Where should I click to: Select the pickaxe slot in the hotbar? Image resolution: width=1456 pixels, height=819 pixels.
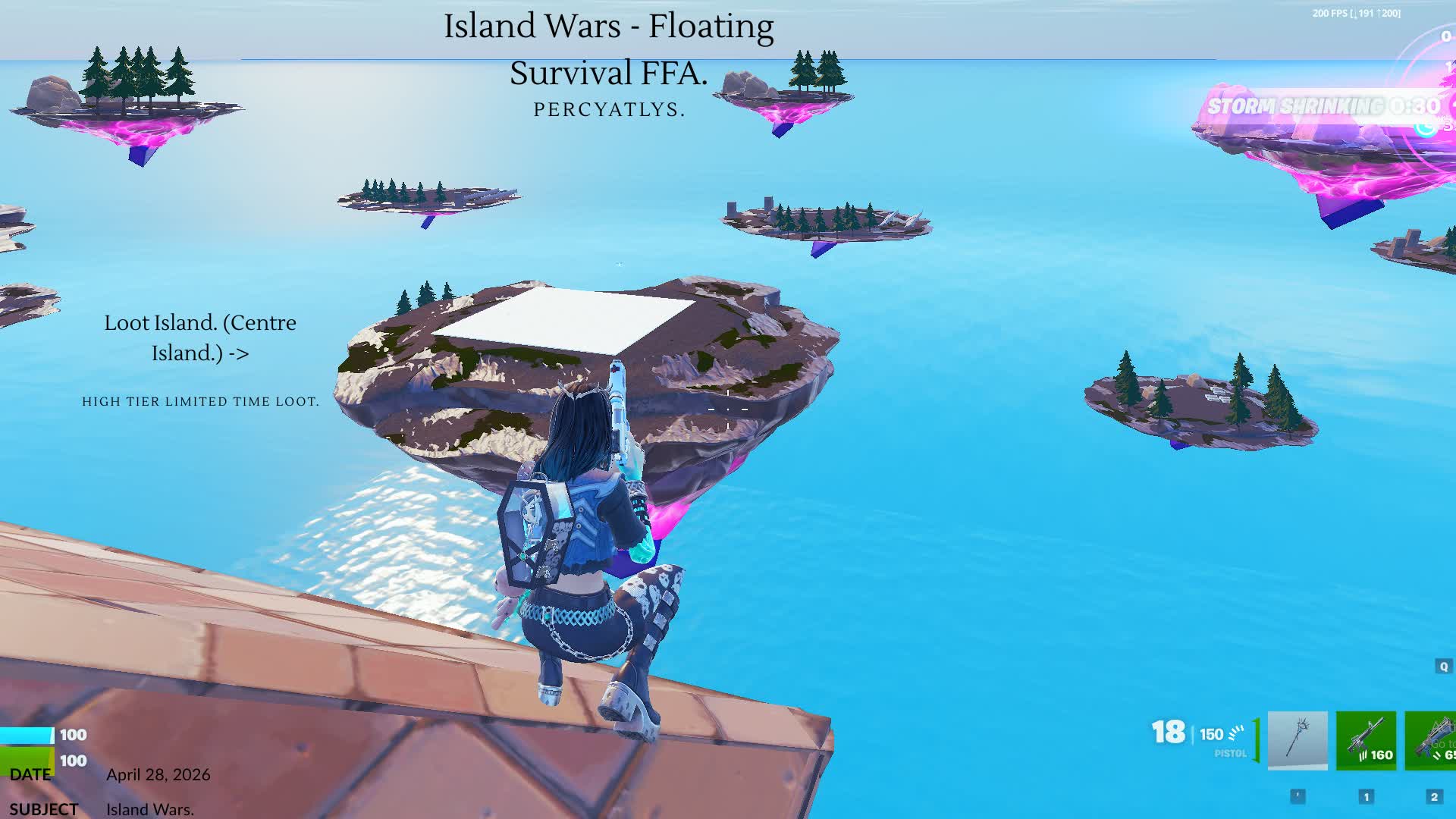[x=1298, y=740]
